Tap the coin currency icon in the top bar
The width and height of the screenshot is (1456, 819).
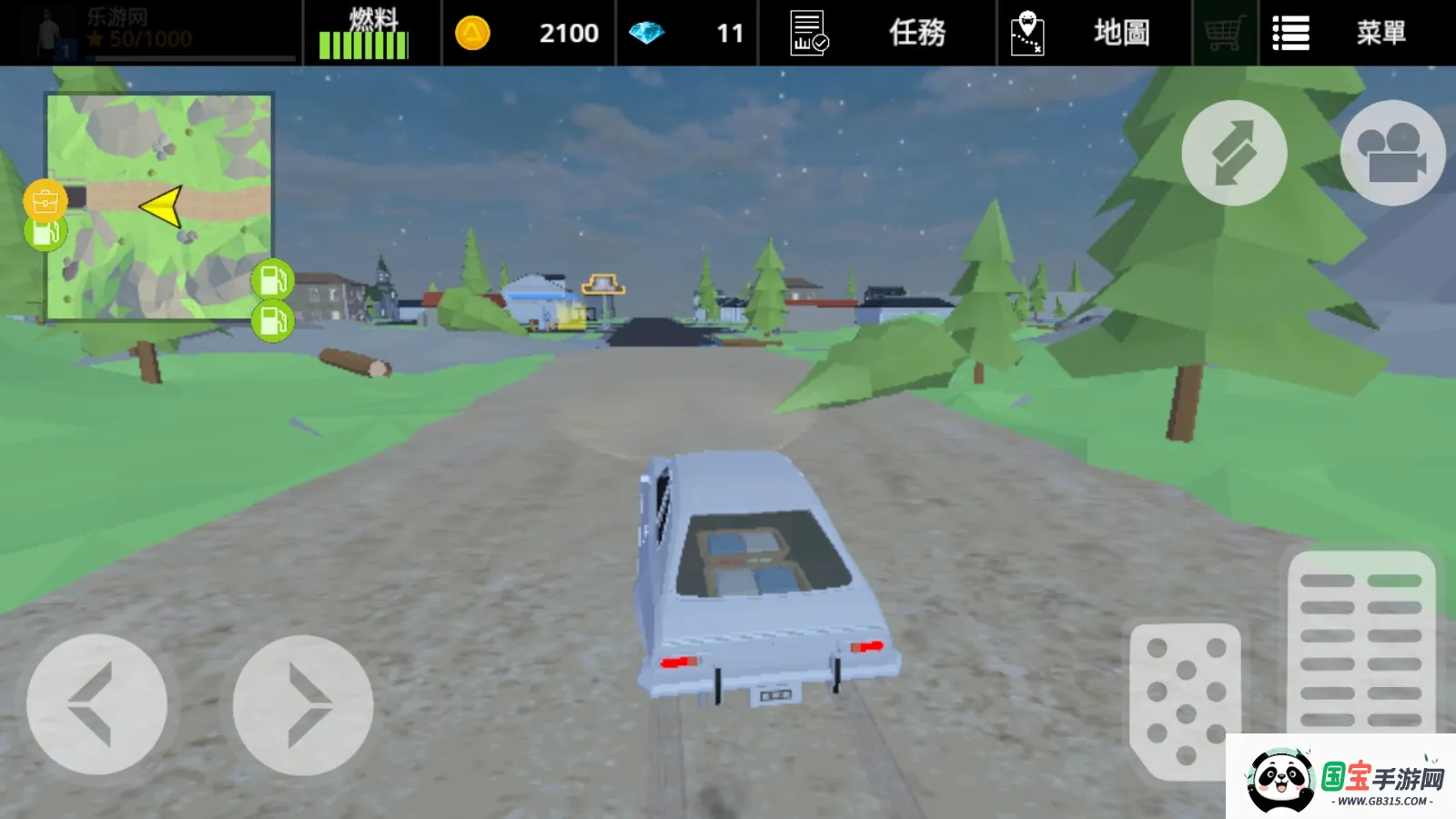(474, 32)
